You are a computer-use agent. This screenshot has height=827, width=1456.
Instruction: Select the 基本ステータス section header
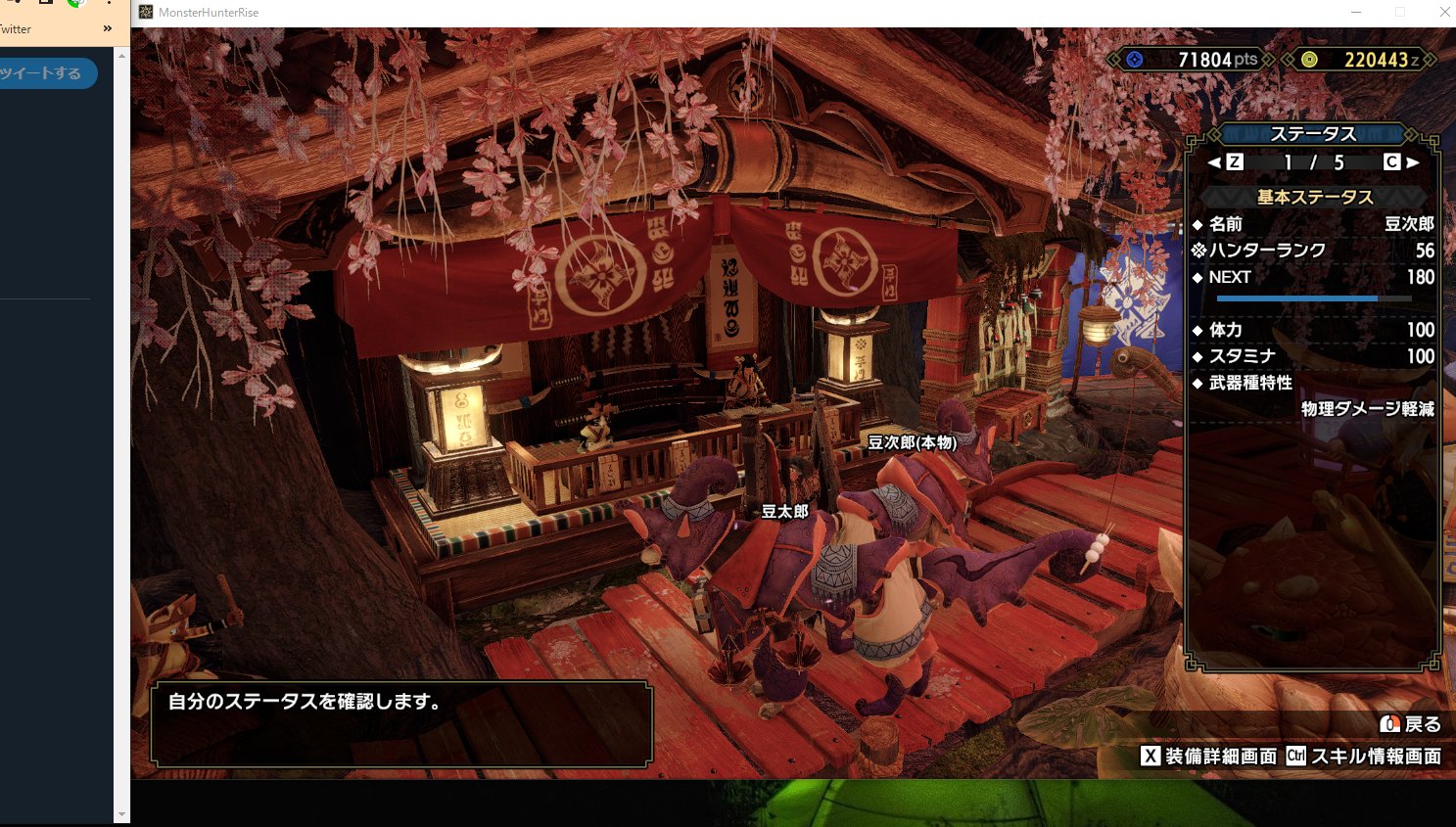click(1313, 197)
